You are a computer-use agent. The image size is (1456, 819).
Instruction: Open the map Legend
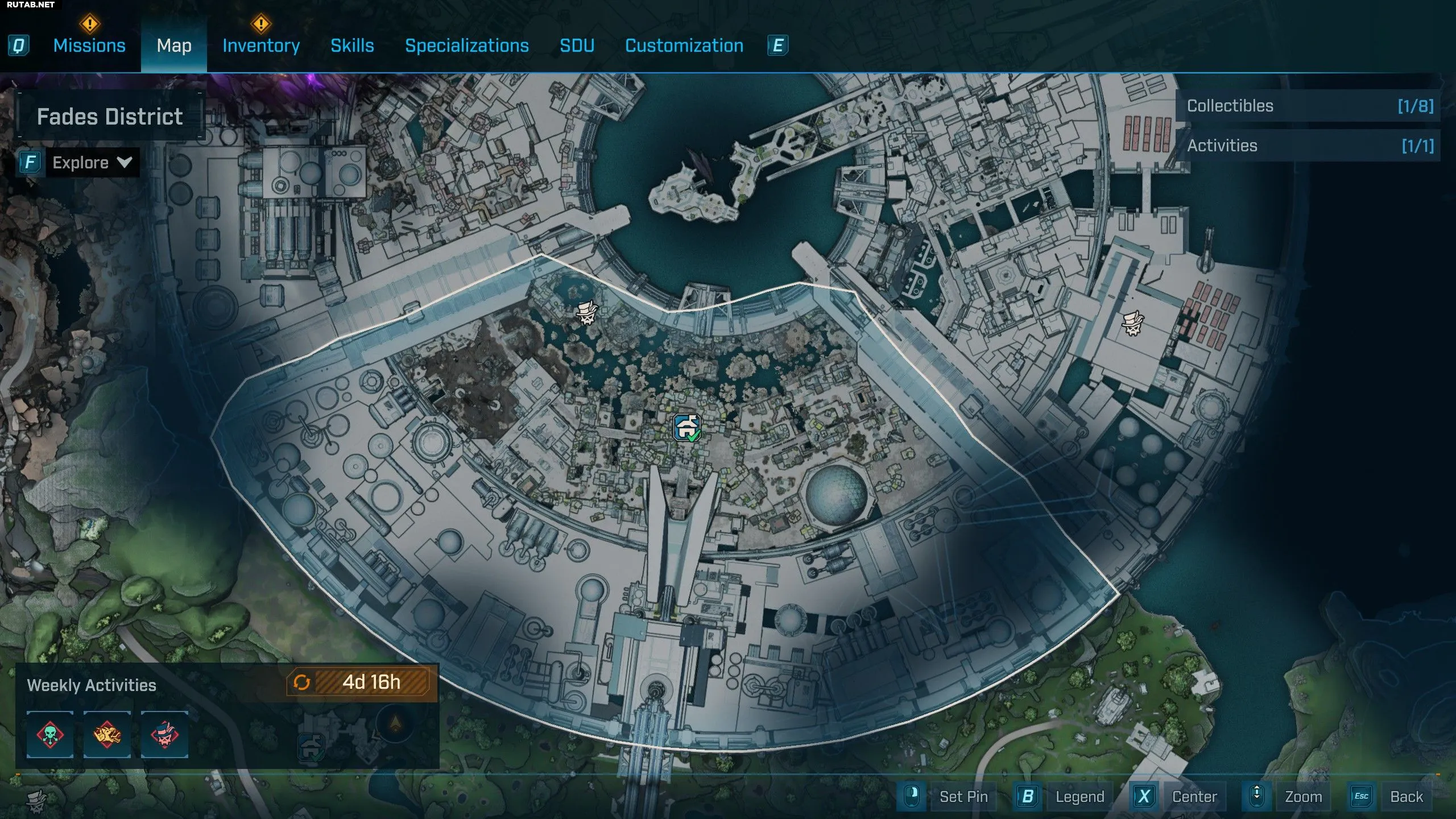pyautogui.click(x=1079, y=796)
